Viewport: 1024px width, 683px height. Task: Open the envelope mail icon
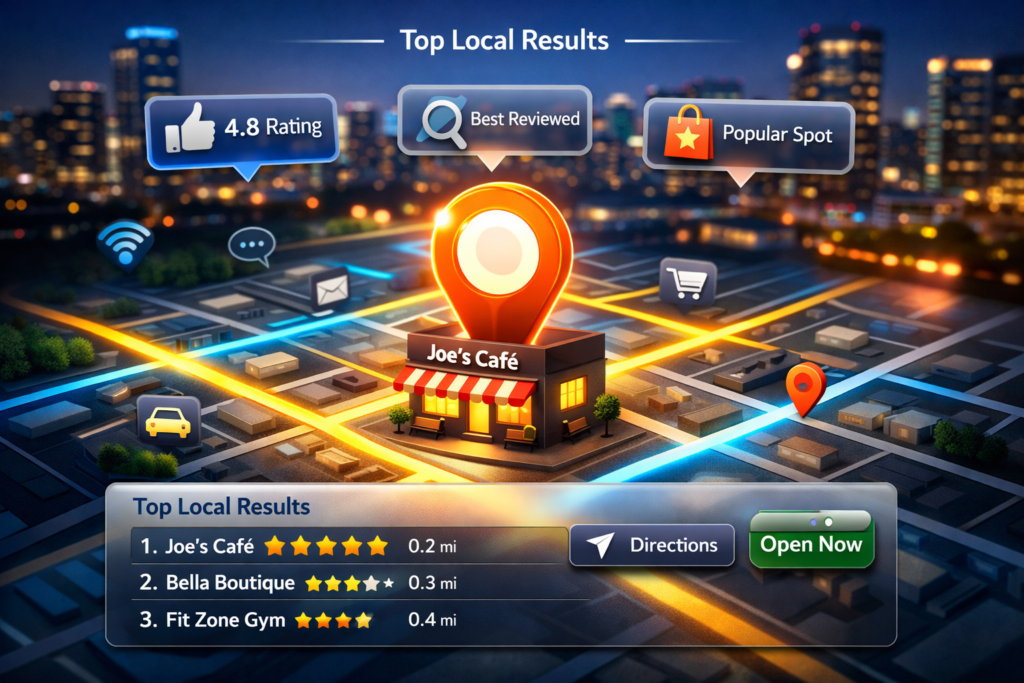329,290
